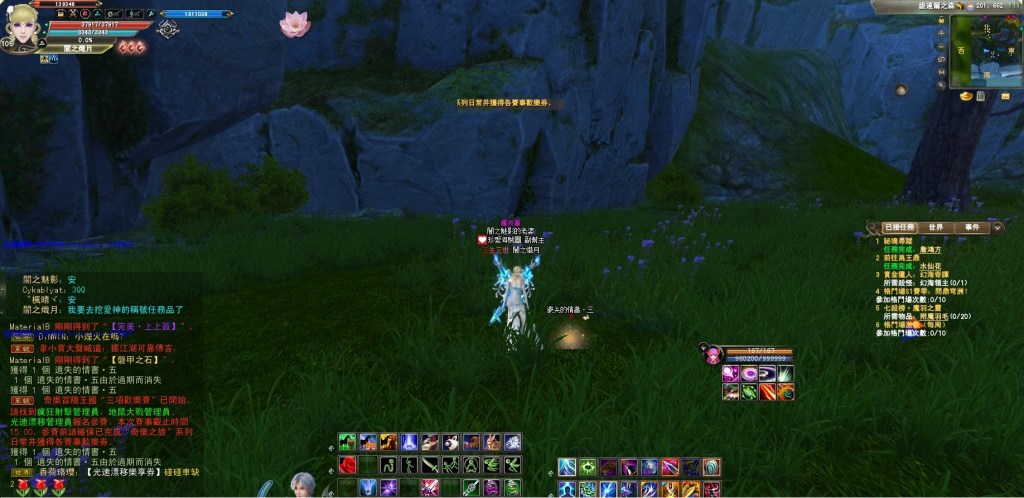Activate the green eye skill icon

click(x=588, y=467)
